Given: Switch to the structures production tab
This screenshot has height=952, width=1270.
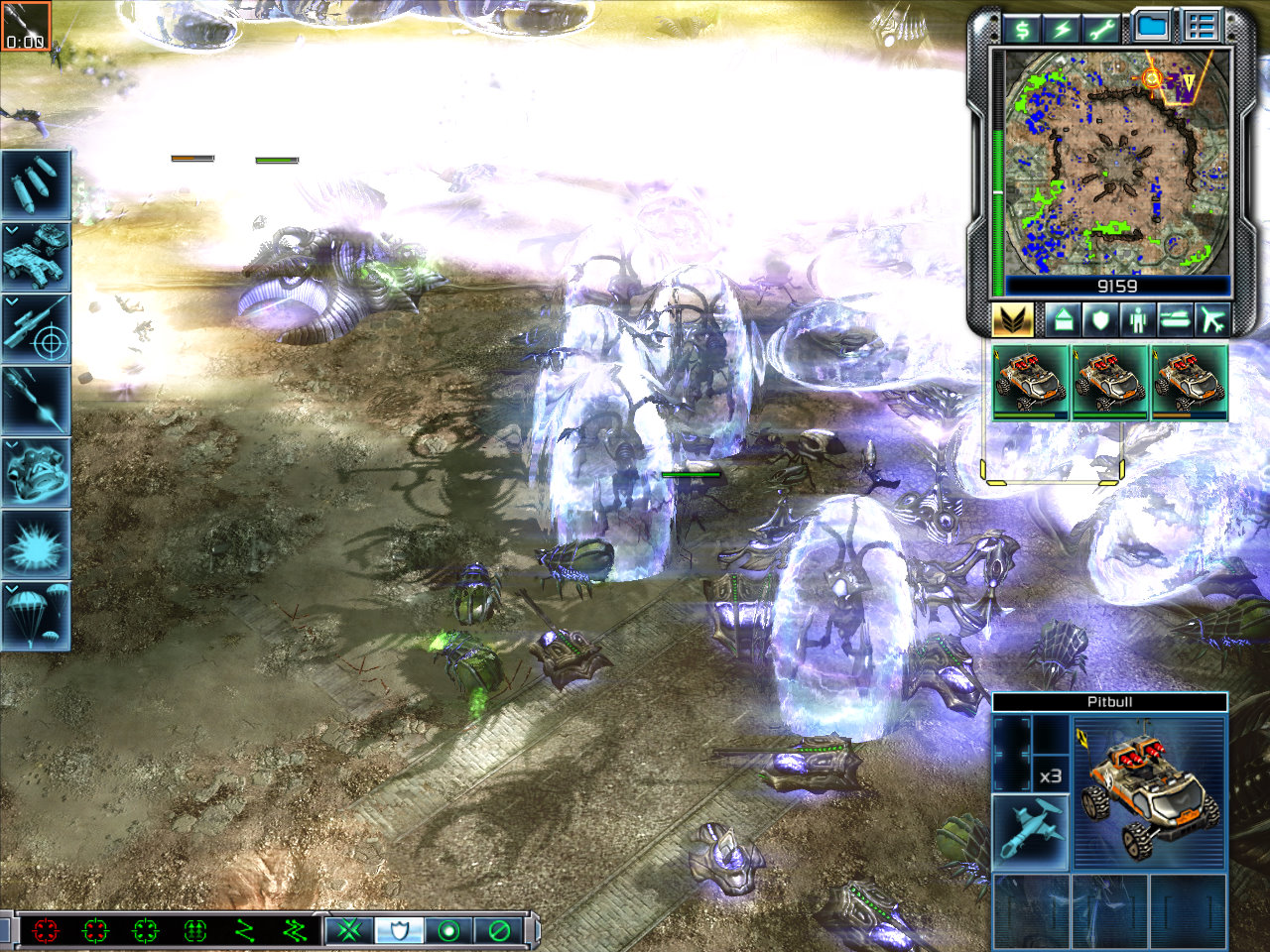Looking at the screenshot, I should coord(1063,320).
